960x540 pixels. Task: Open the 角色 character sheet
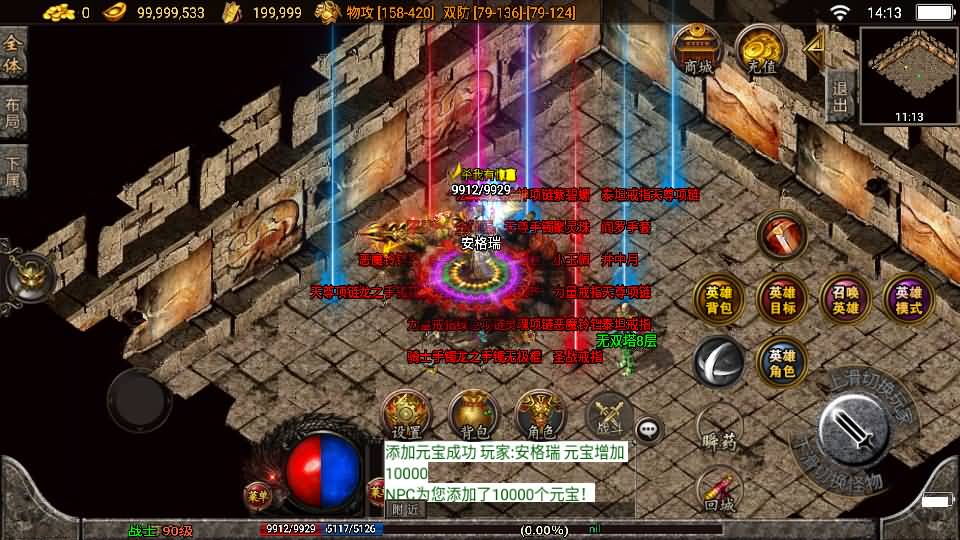[x=540, y=414]
